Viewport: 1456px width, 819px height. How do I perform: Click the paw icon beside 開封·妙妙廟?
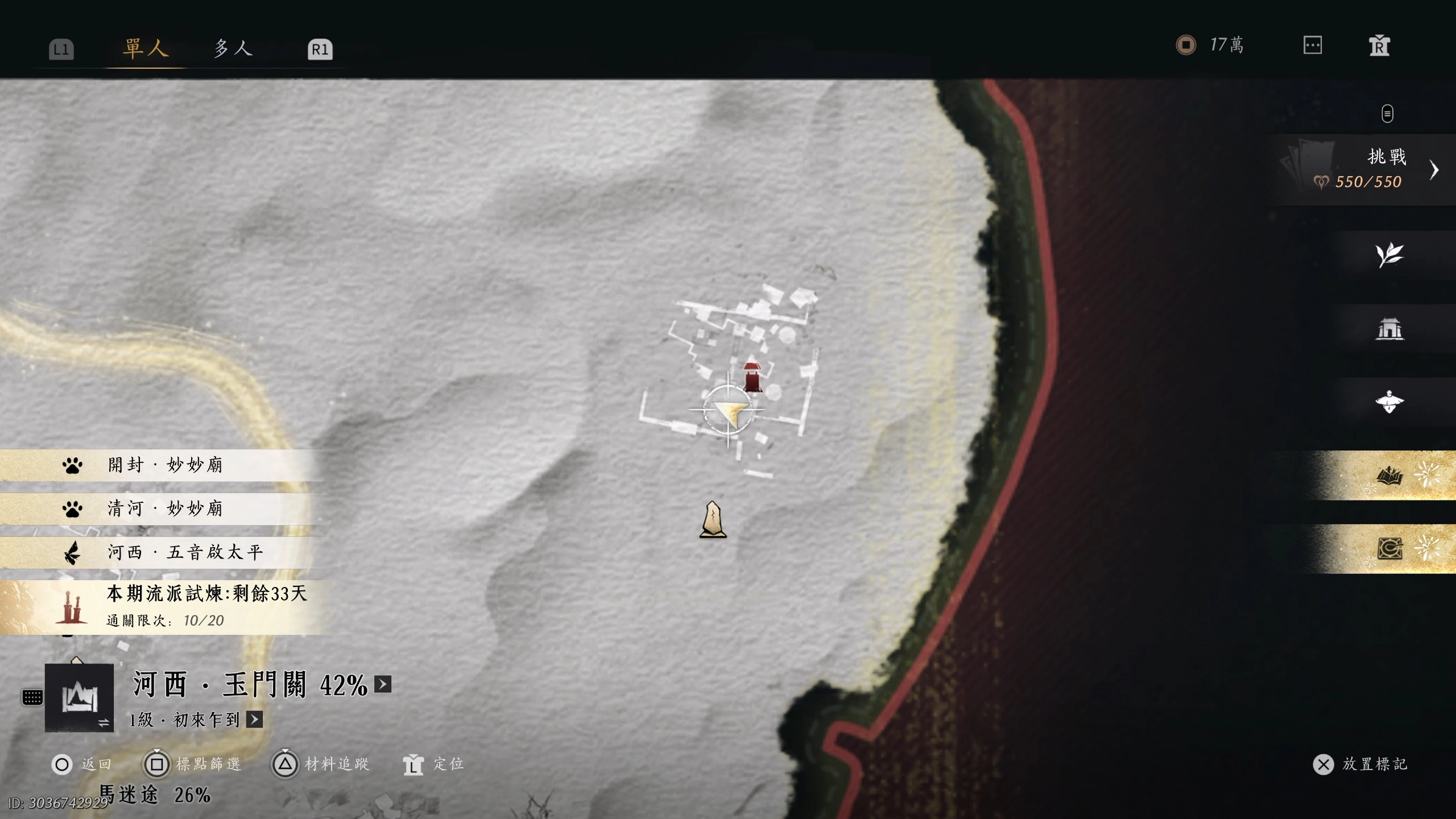72,465
